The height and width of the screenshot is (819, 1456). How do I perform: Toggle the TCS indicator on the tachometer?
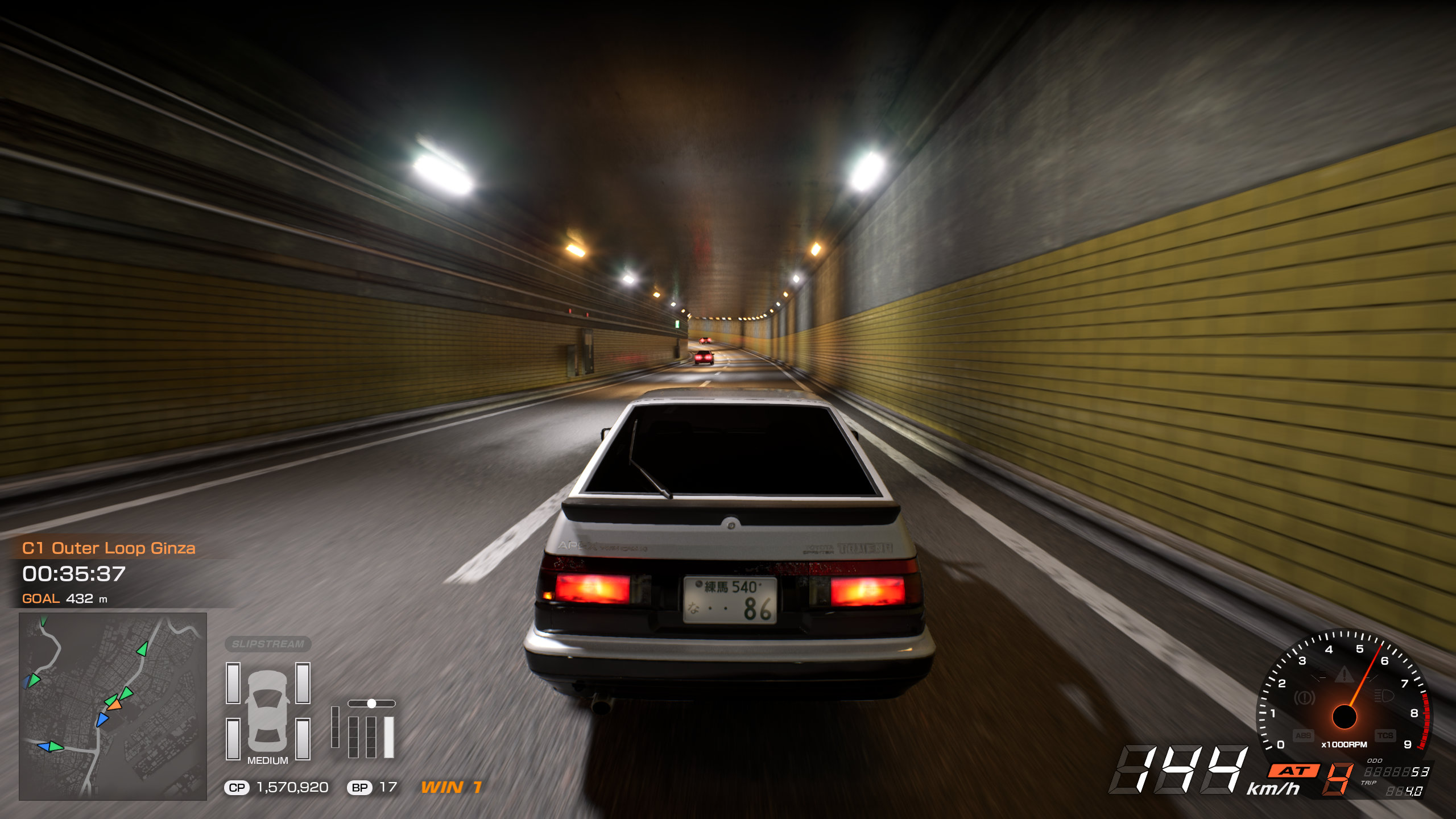[1385, 735]
